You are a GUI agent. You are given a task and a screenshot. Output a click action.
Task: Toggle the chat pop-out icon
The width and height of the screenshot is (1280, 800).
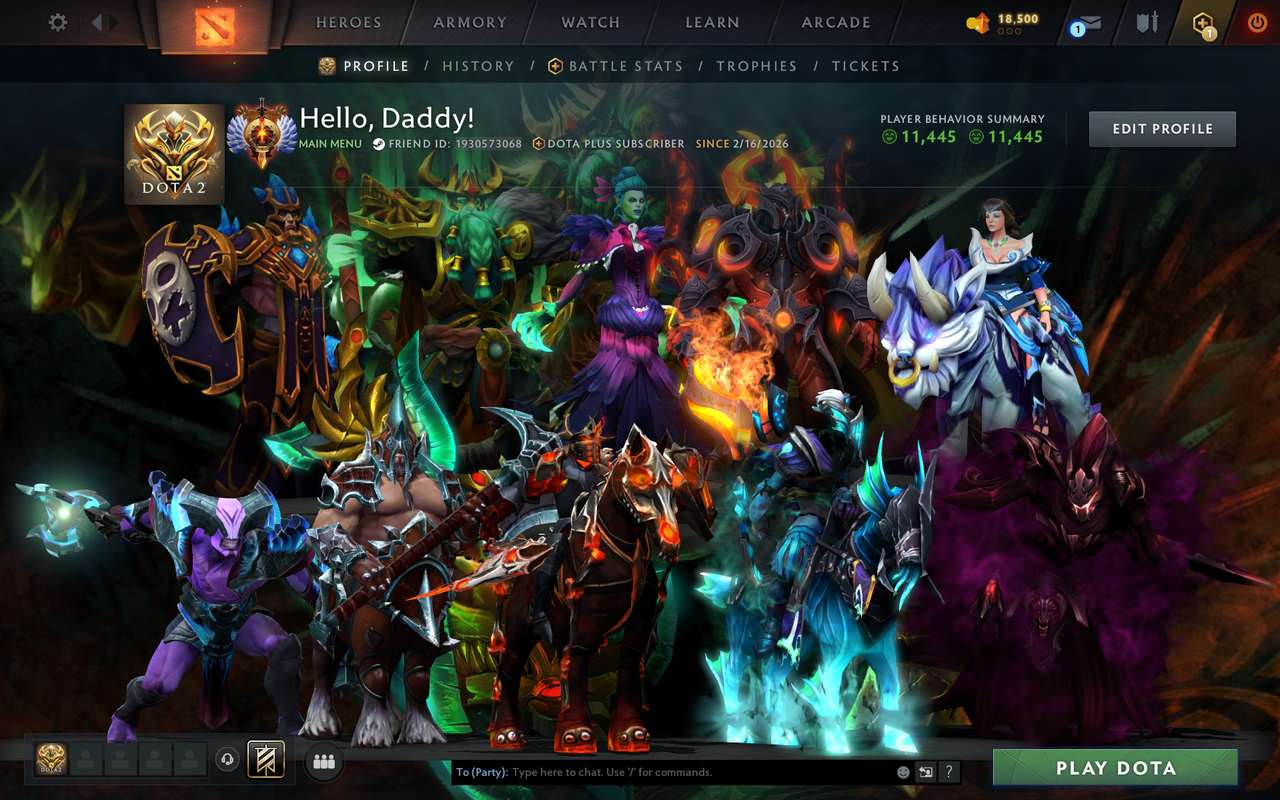click(x=924, y=771)
